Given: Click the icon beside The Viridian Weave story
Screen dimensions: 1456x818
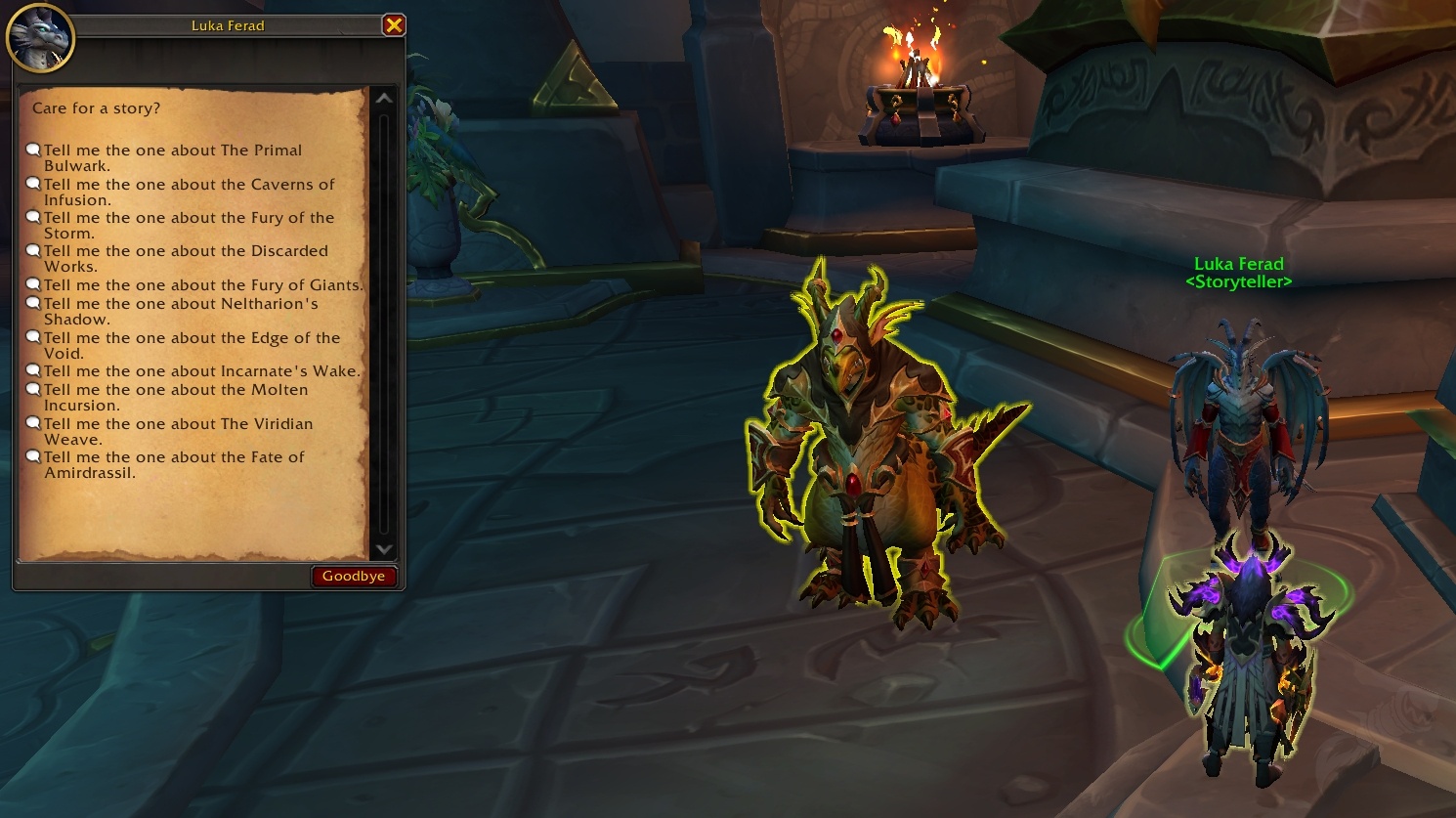Looking at the screenshot, I should 34,422.
